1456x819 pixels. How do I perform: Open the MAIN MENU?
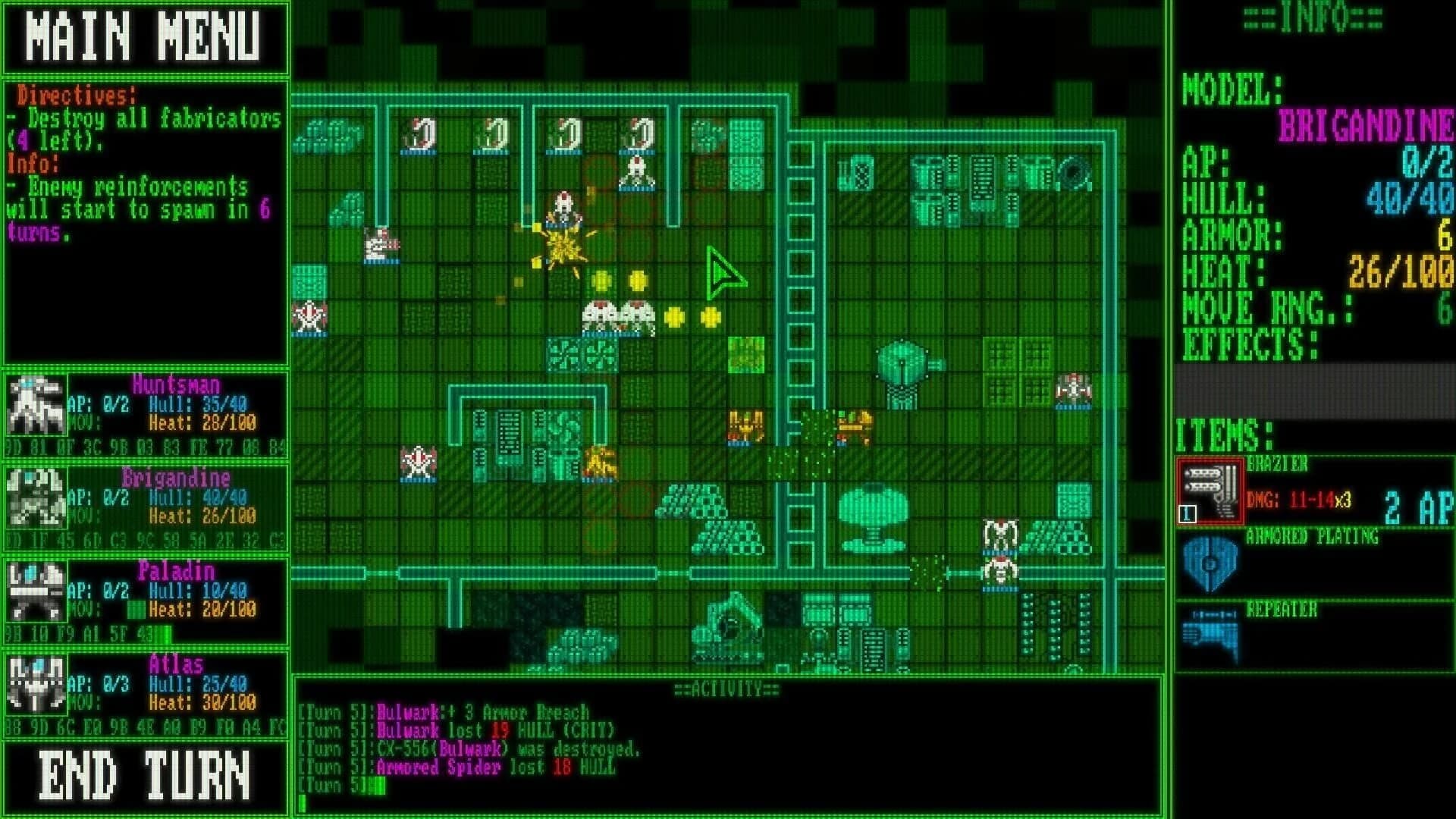click(x=144, y=34)
